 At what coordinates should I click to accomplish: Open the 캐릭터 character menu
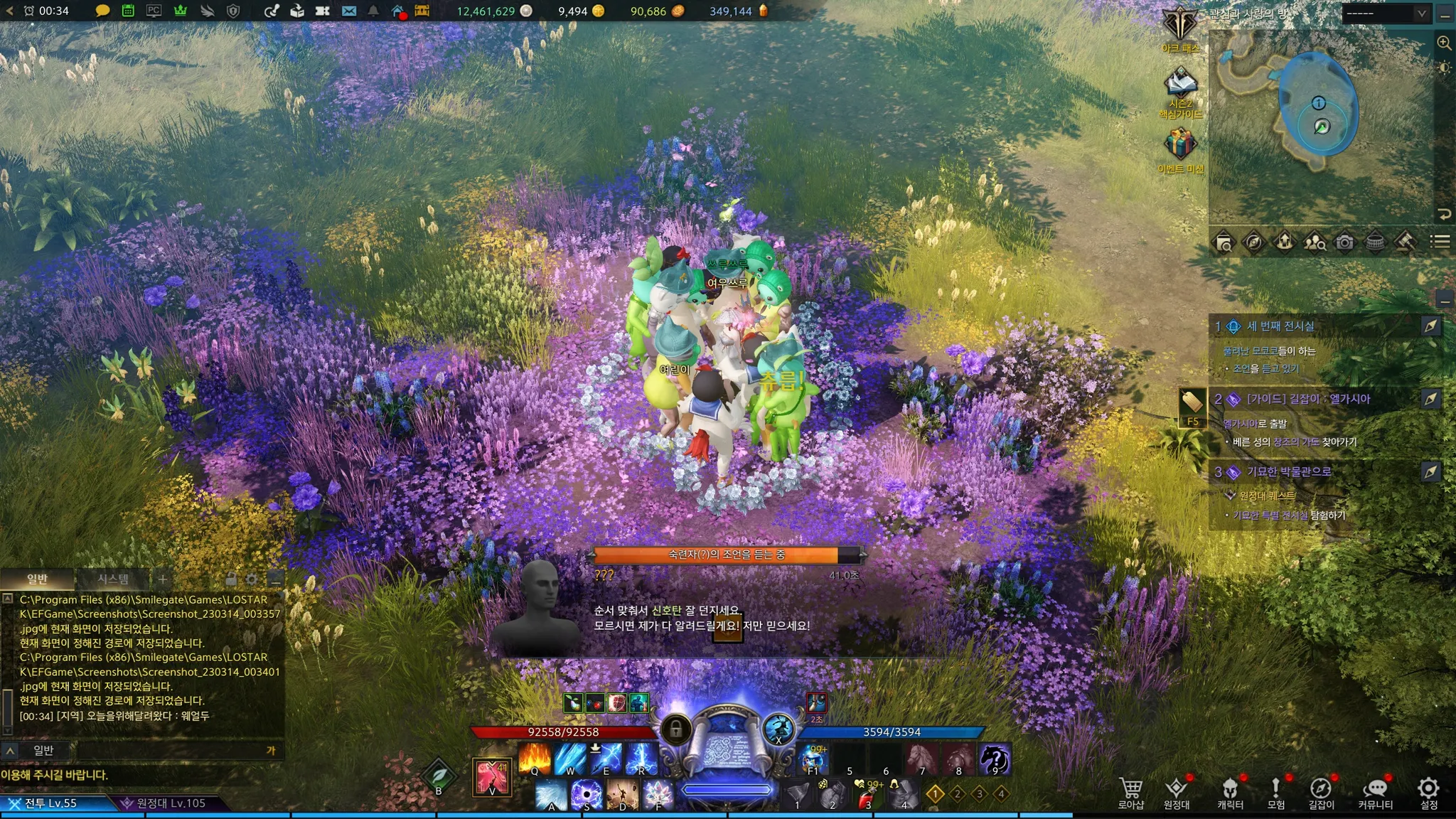point(1230,793)
